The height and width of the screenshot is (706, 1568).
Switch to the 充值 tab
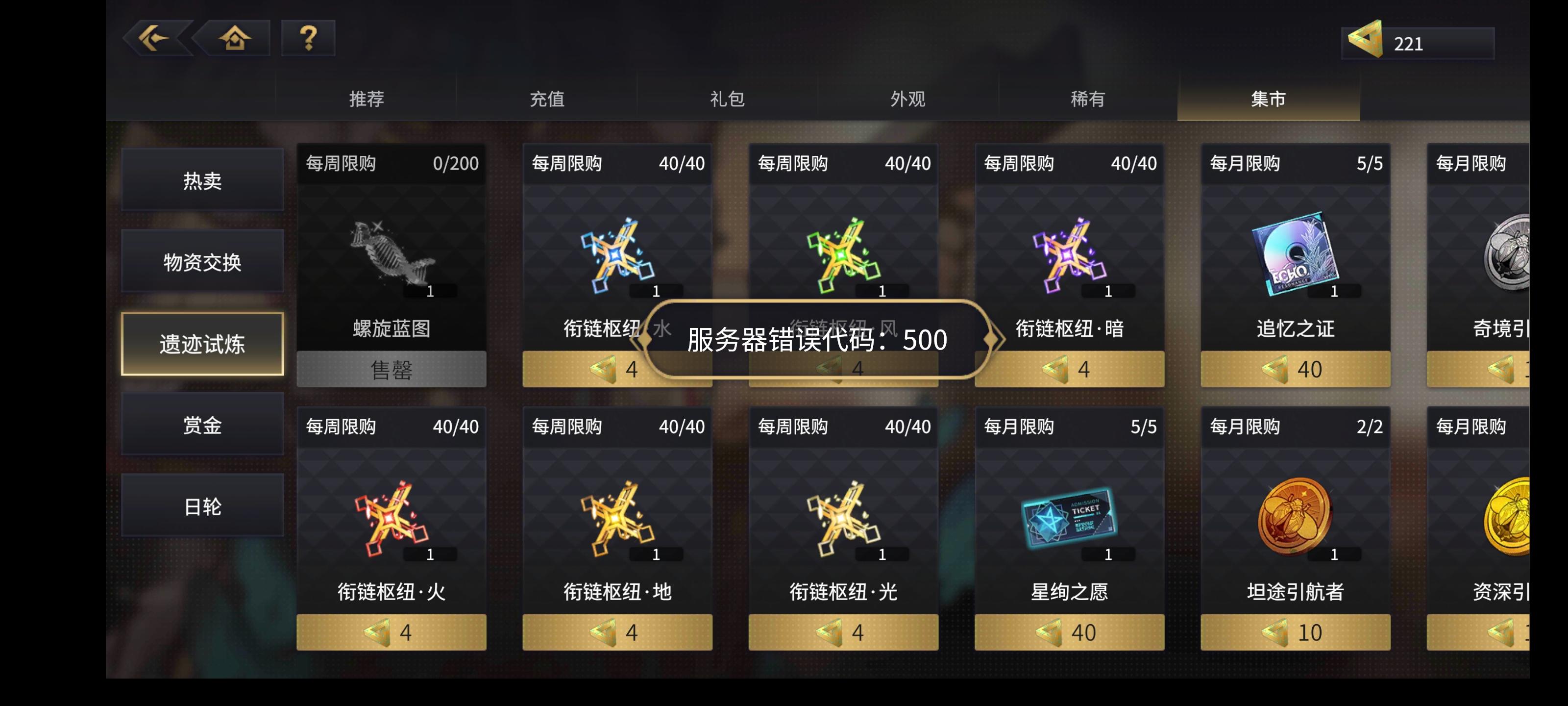click(549, 100)
